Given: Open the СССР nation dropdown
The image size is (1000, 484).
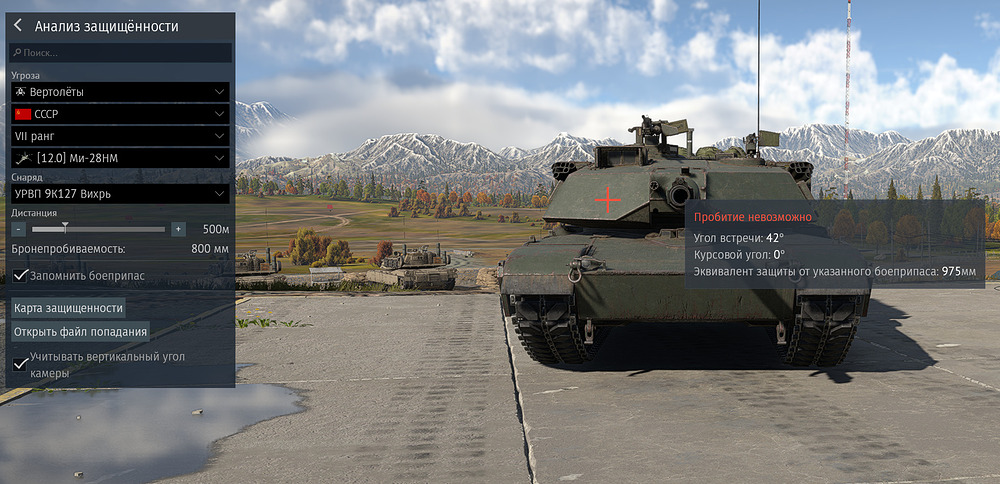Looking at the screenshot, I should tap(120, 114).
